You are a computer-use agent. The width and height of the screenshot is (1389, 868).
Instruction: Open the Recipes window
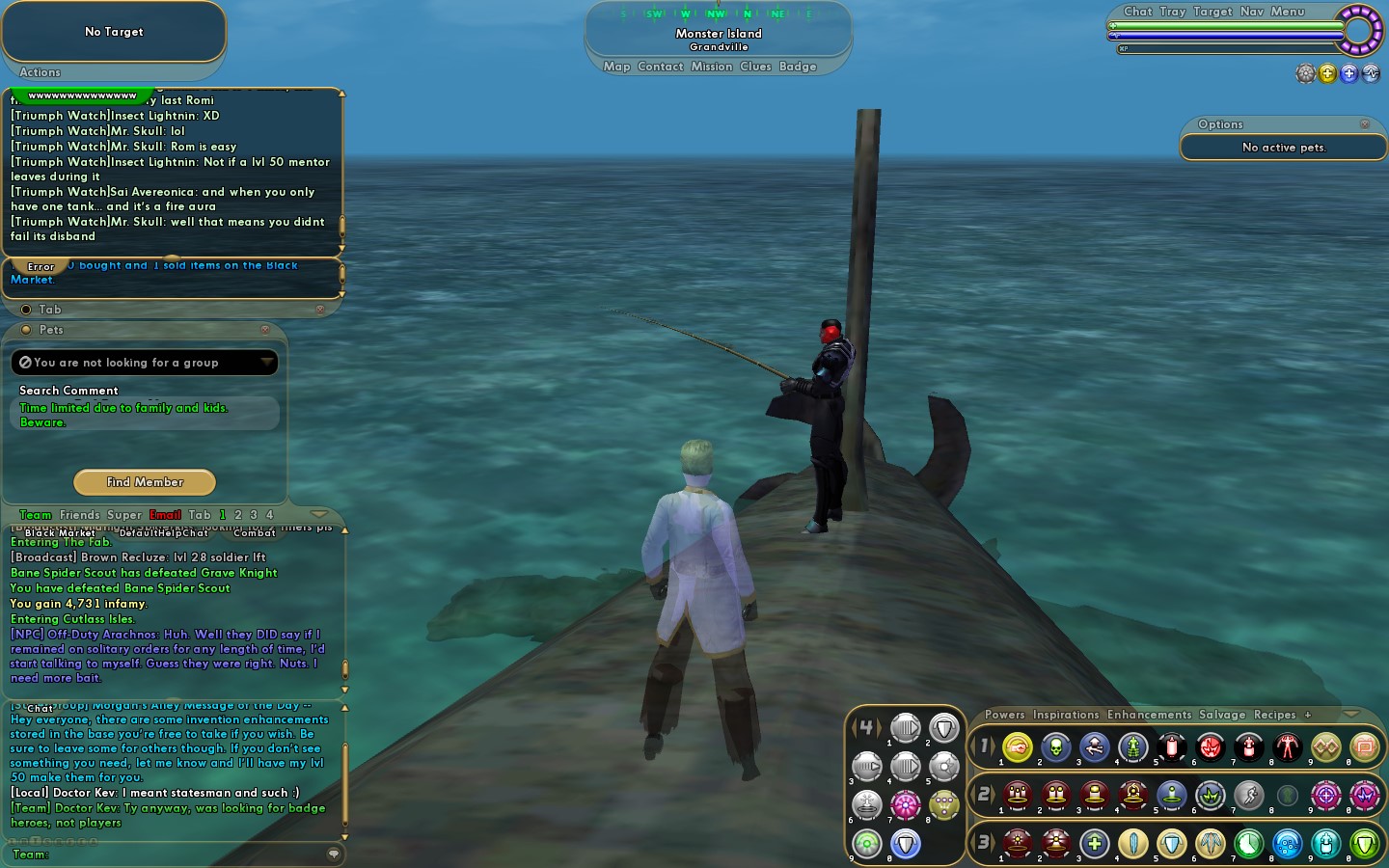[1274, 715]
